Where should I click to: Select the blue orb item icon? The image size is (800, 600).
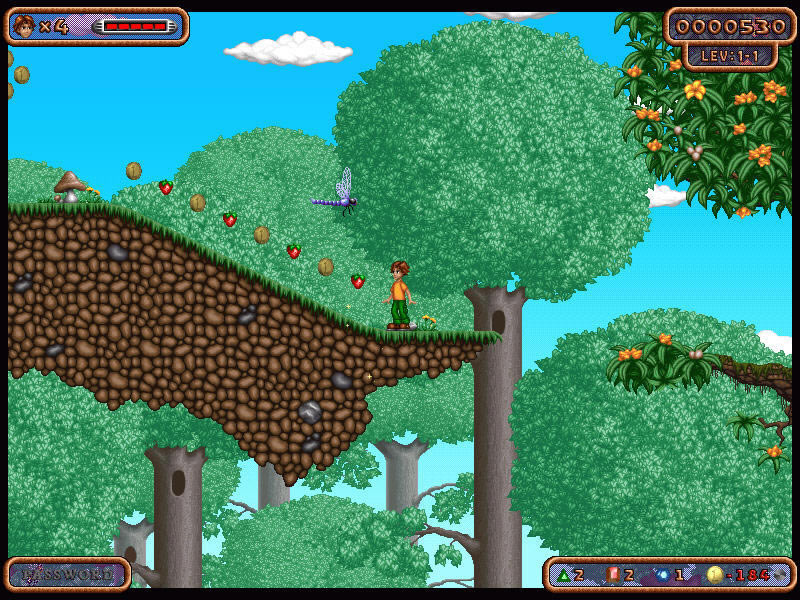662,574
